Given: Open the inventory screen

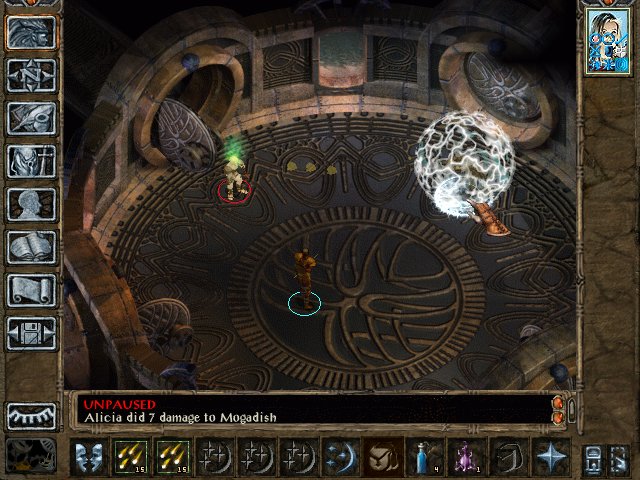Looking at the screenshot, I should [31, 161].
